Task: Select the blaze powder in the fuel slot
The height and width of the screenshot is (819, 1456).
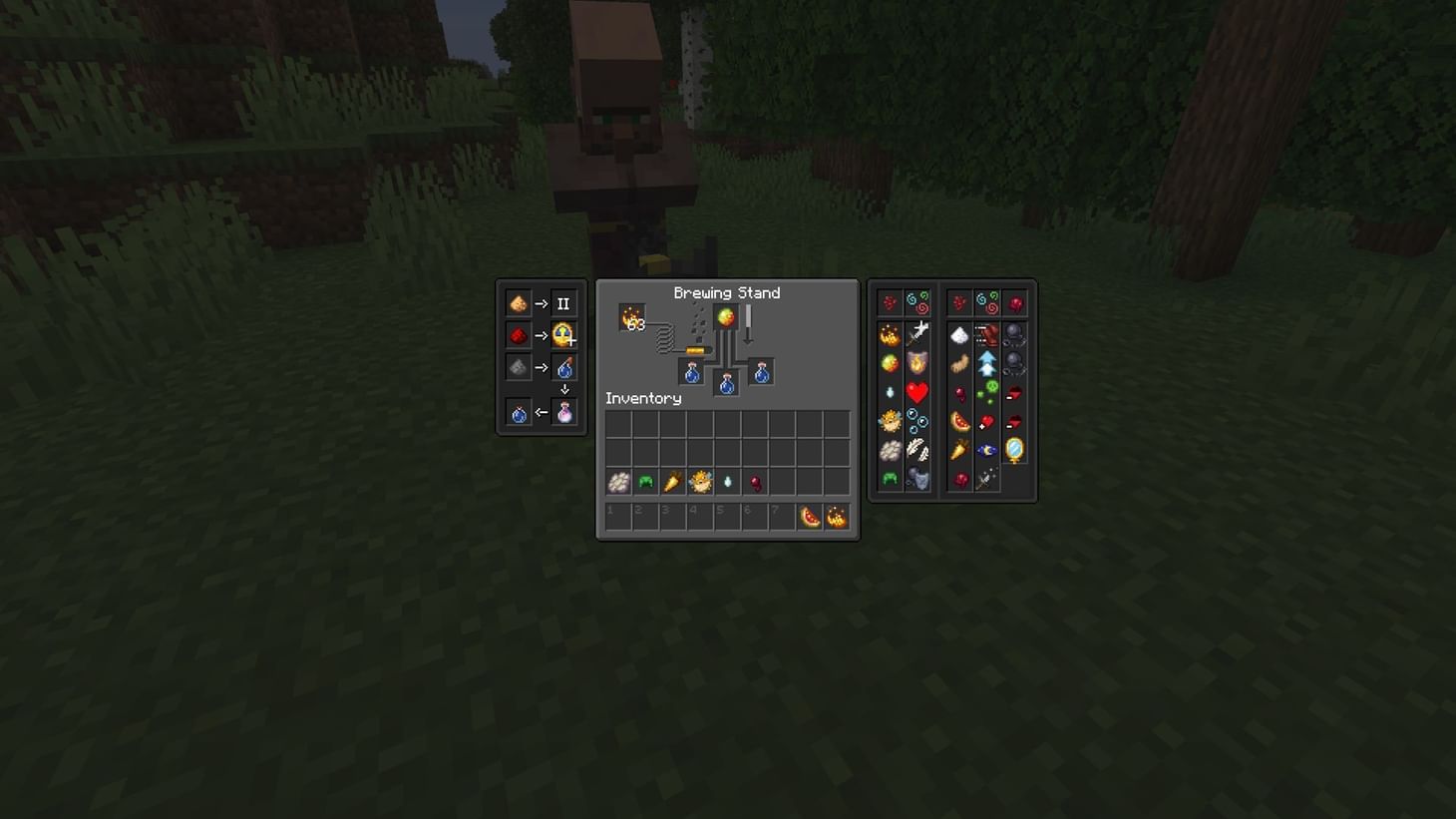Action: pos(631,317)
